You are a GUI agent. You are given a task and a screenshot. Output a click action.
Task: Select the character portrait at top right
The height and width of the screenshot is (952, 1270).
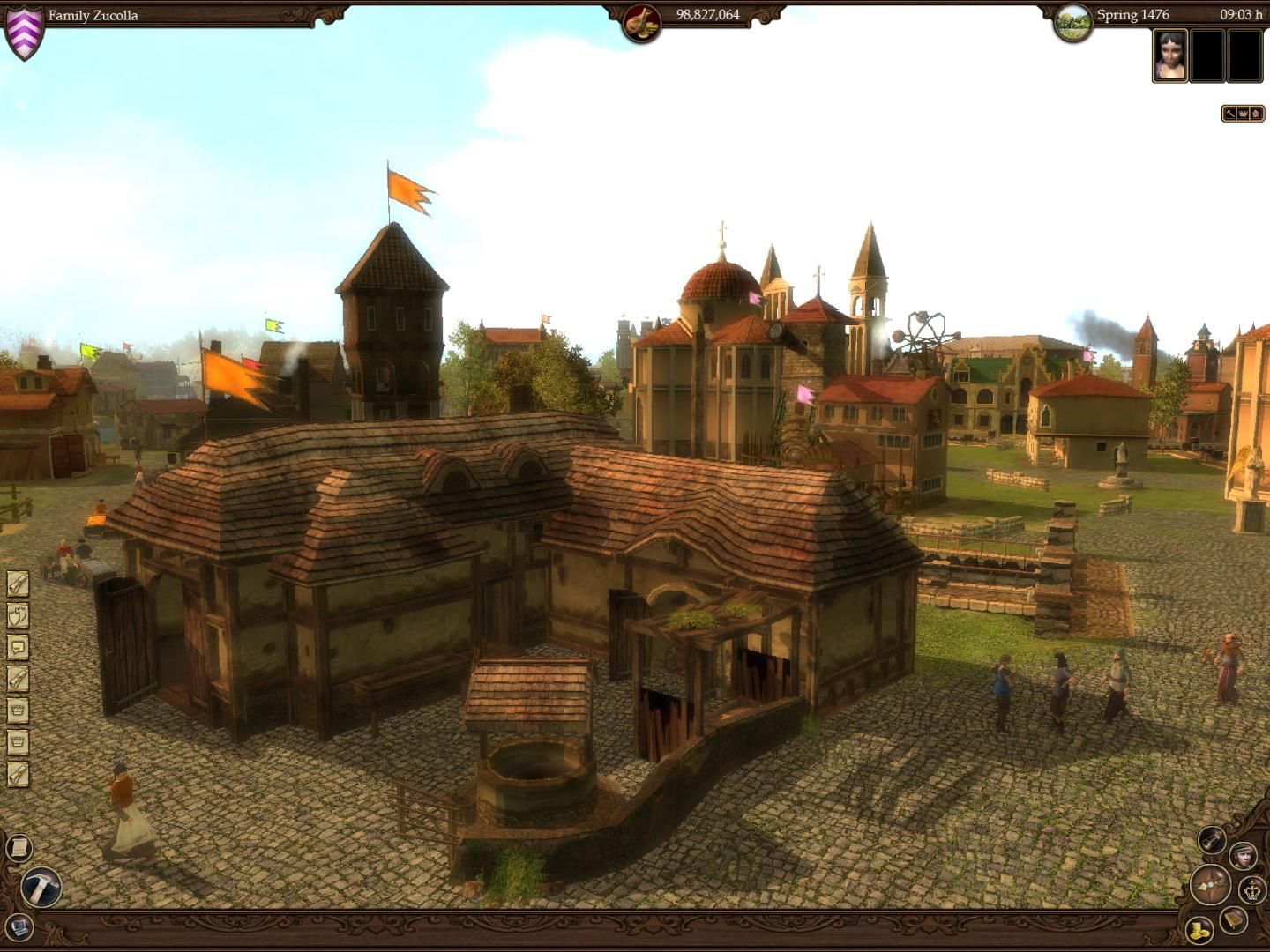coord(1170,56)
